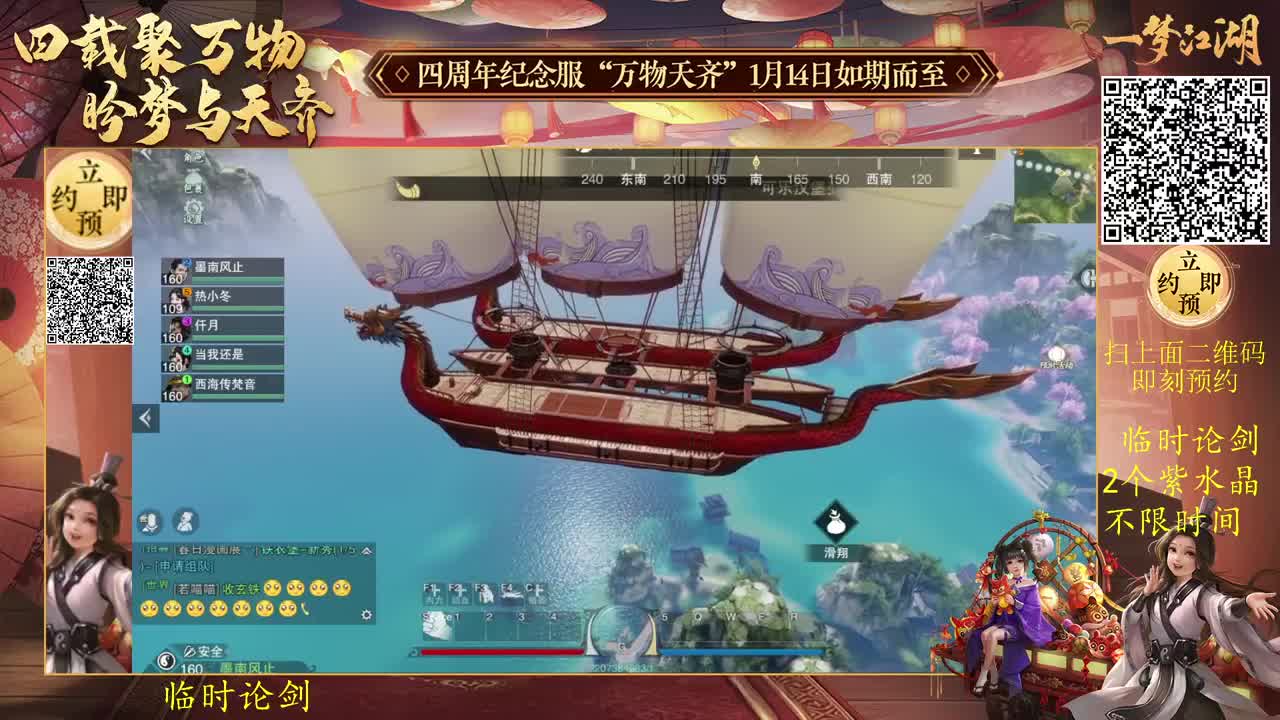
Task: Expand the minimap using its top arrow
Action: coord(977,151)
